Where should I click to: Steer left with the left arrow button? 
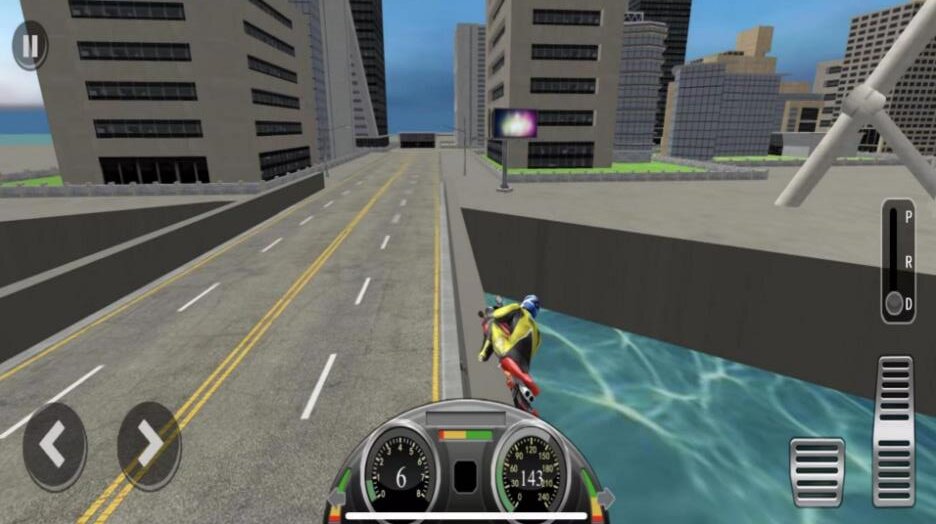click(x=54, y=447)
